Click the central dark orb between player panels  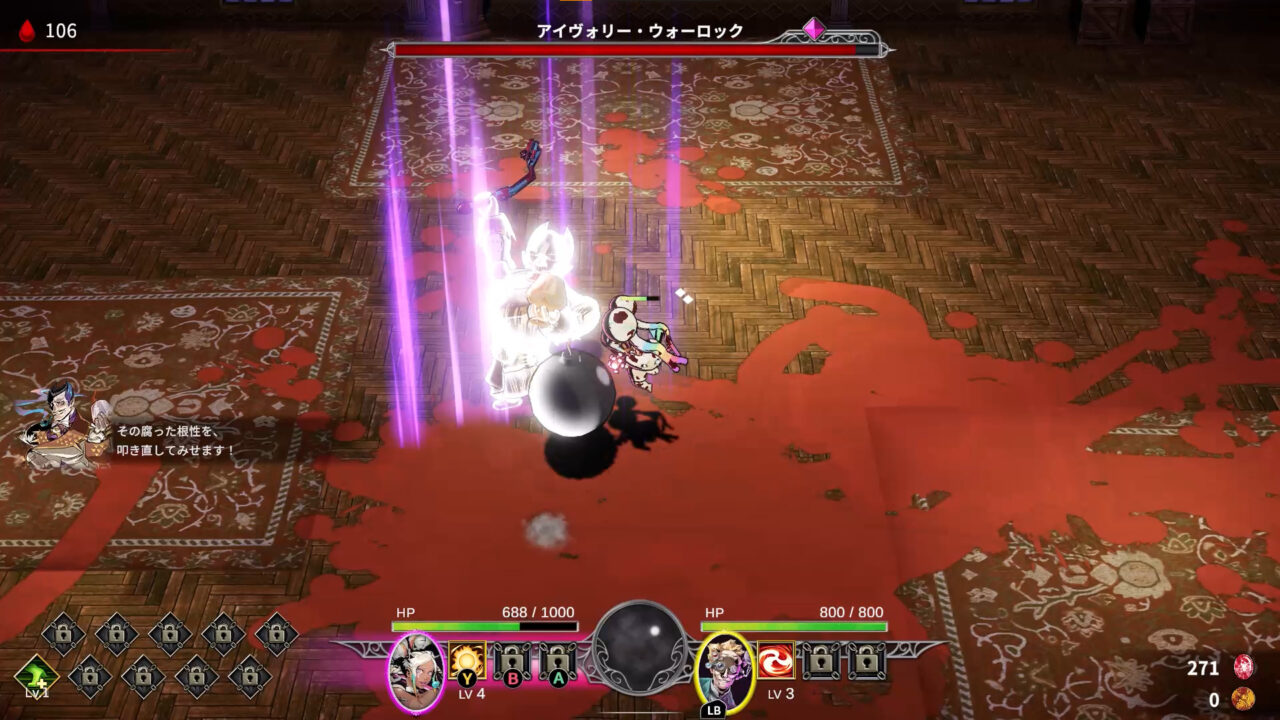(640, 650)
